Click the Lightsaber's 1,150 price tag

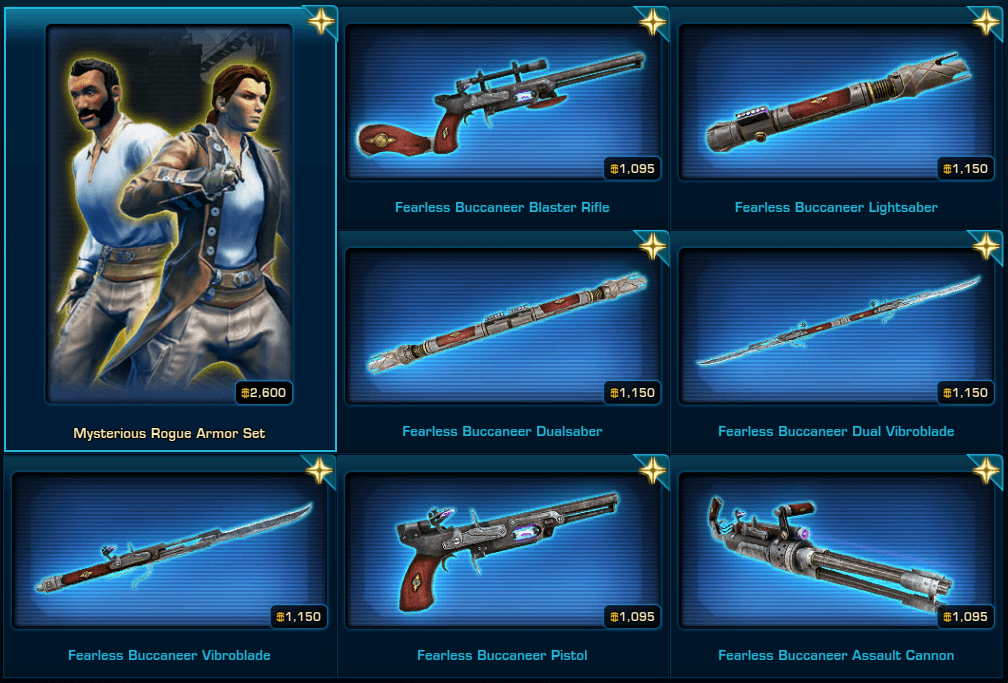[x=964, y=168]
